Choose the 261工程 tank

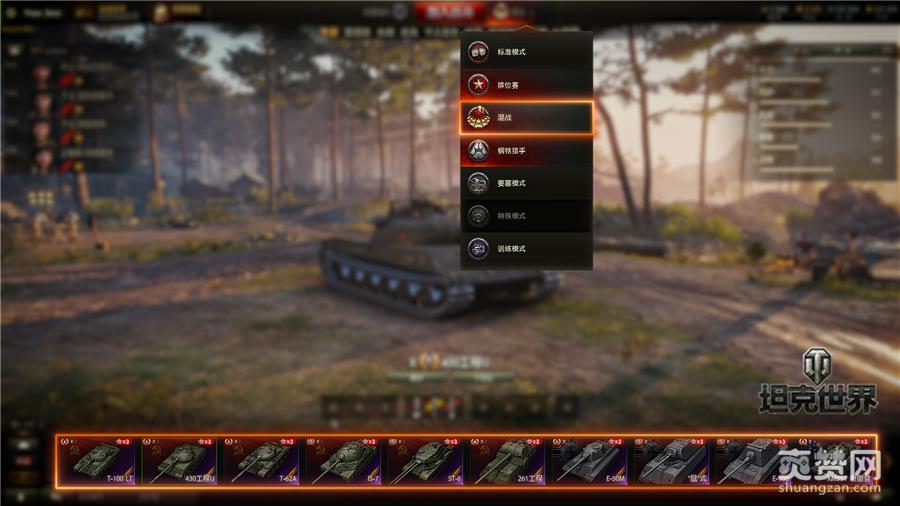(x=507, y=462)
